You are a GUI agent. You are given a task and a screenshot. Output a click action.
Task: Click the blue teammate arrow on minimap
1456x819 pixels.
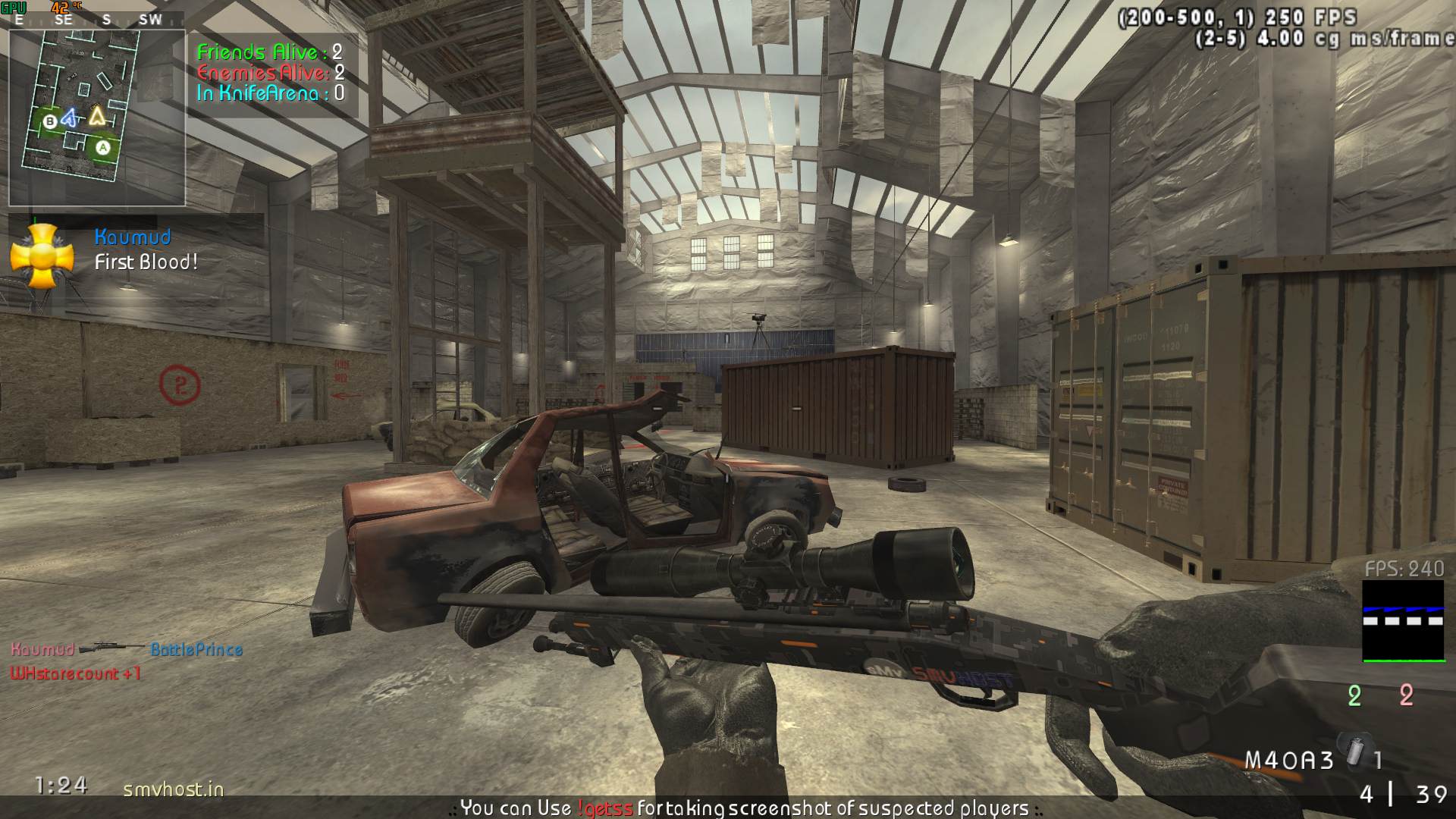coord(71,118)
